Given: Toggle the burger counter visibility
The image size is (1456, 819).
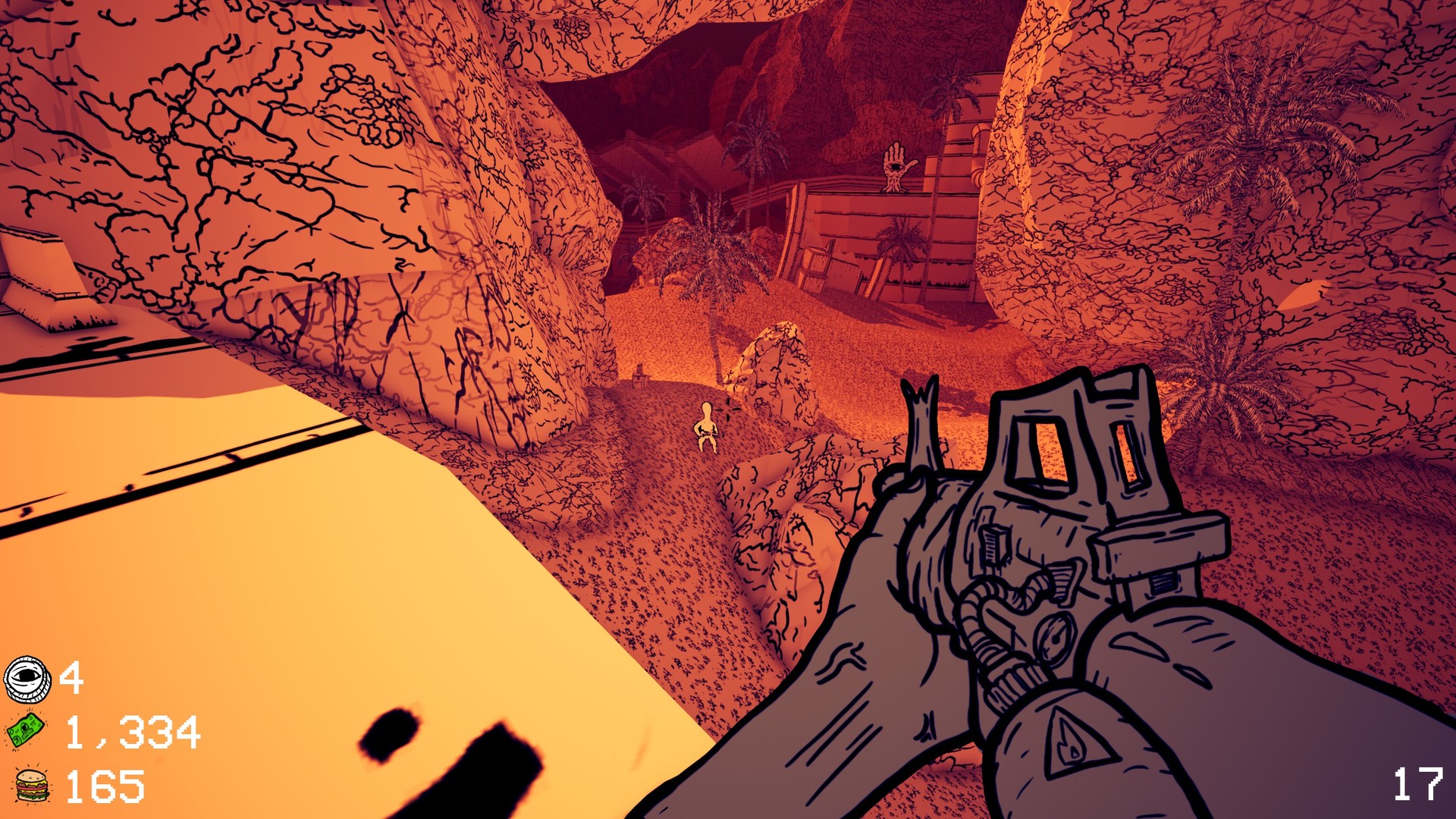Looking at the screenshot, I should (30, 786).
